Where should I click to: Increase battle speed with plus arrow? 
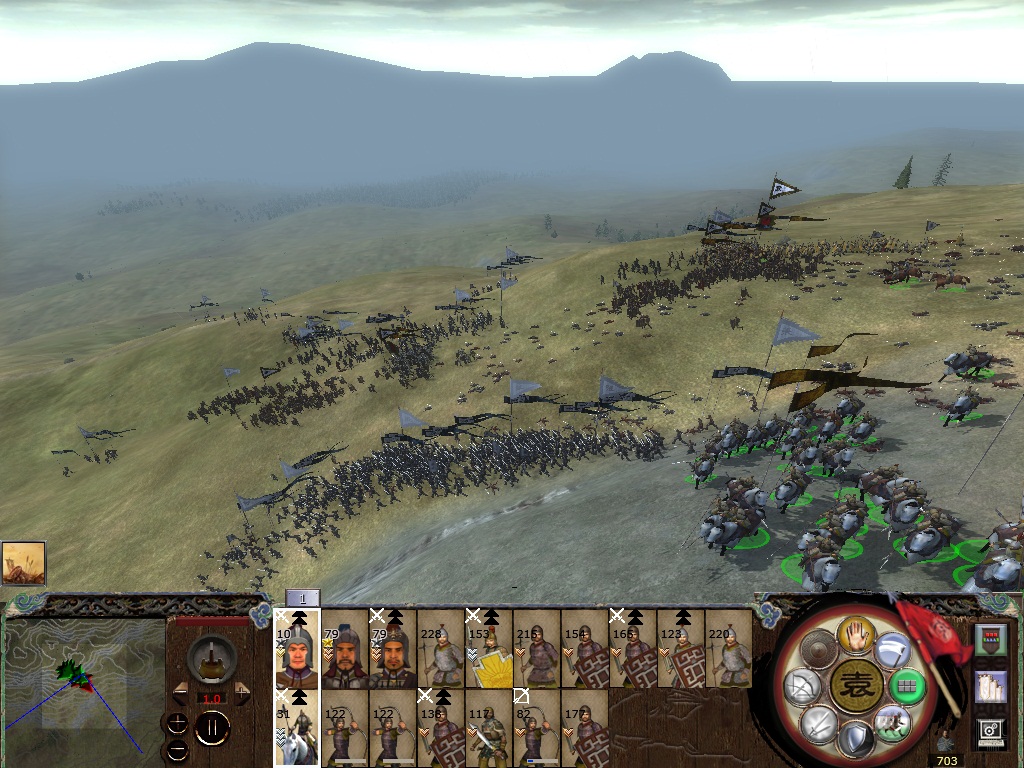click(x=242, y=693)
